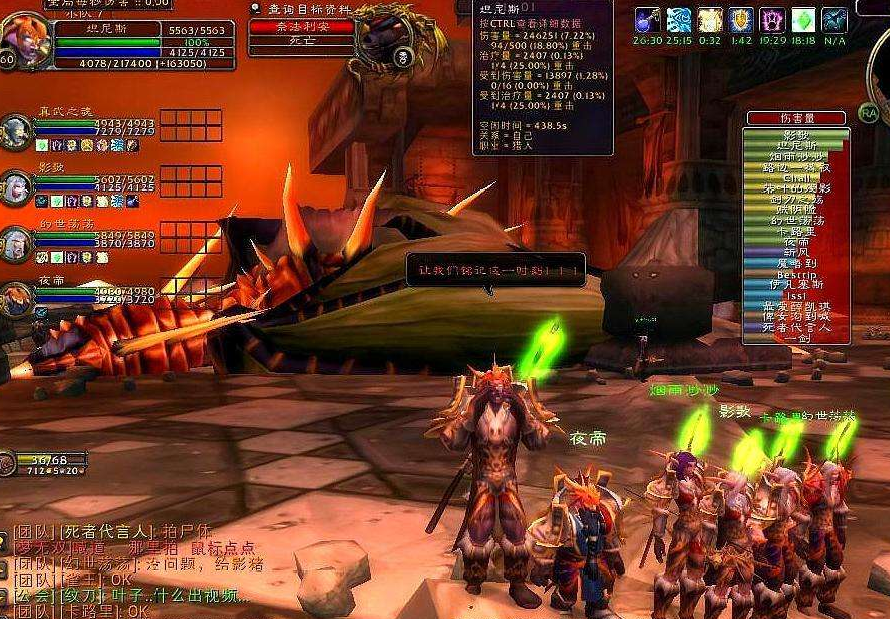Click the buff icon labeled N/A
The width and height of the screenshot is (890, 619).
point(834,20)
